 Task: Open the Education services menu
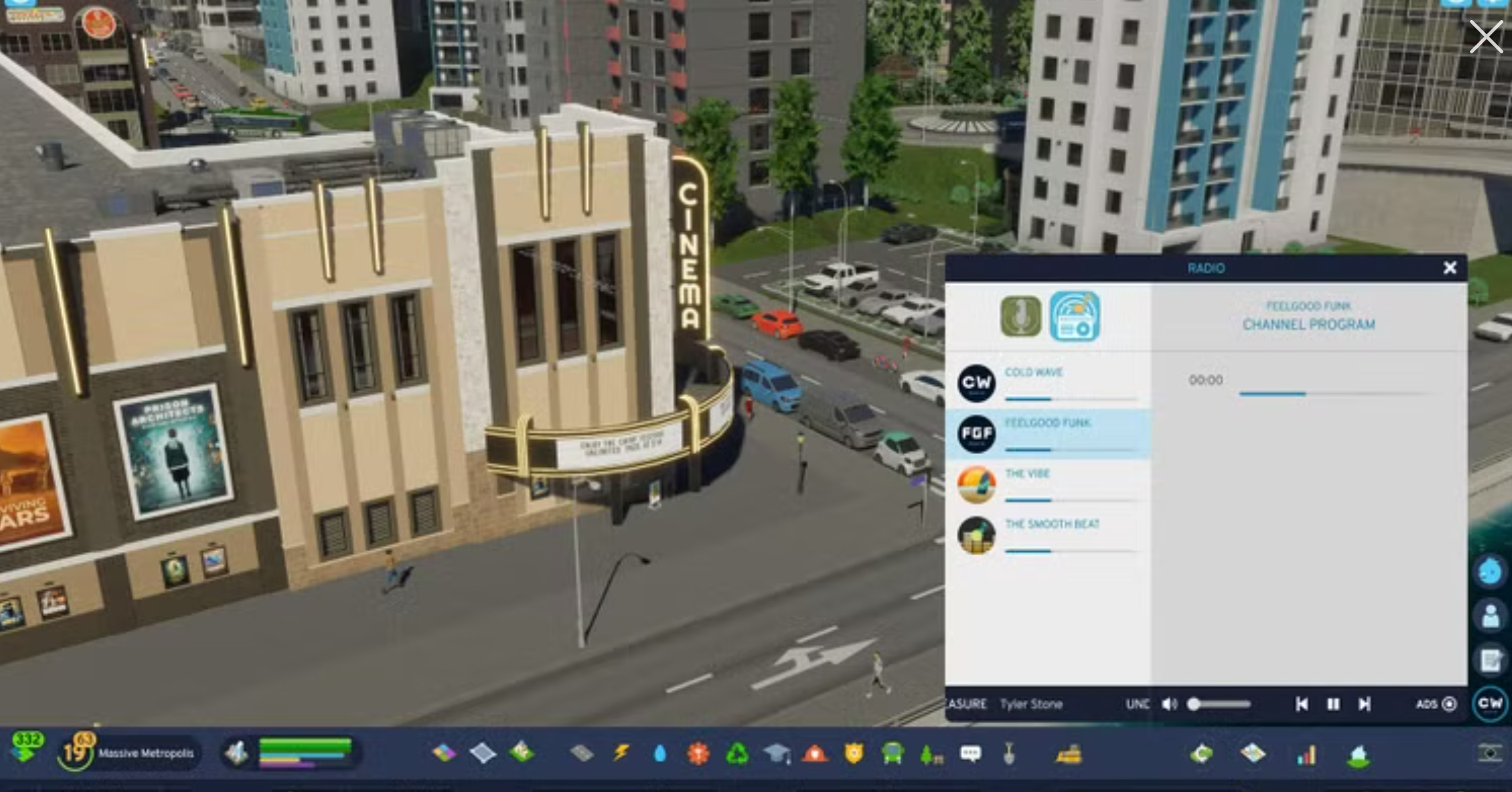point(777,753)
